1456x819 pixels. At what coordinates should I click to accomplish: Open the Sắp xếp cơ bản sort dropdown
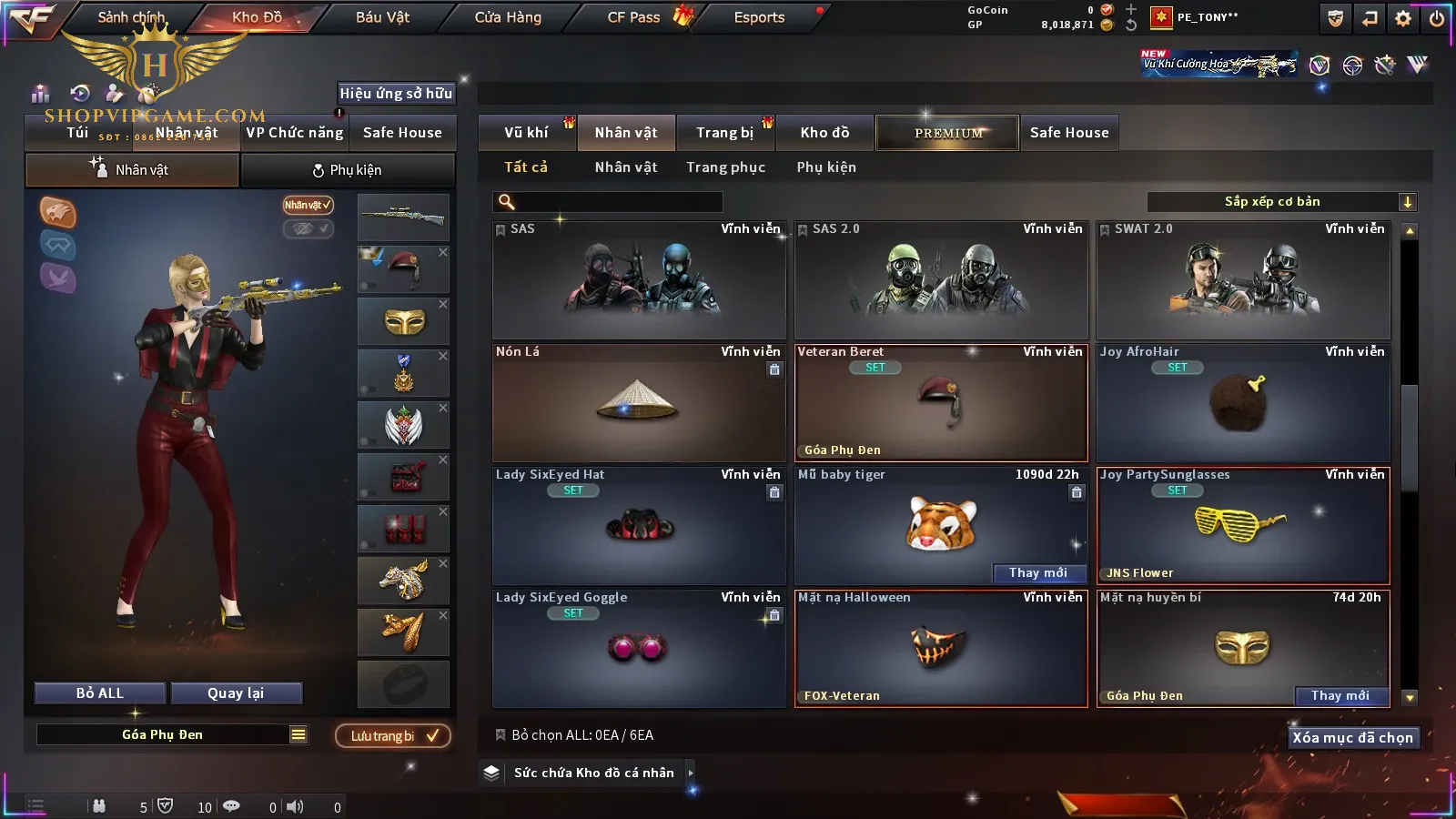coord(1281,202)
